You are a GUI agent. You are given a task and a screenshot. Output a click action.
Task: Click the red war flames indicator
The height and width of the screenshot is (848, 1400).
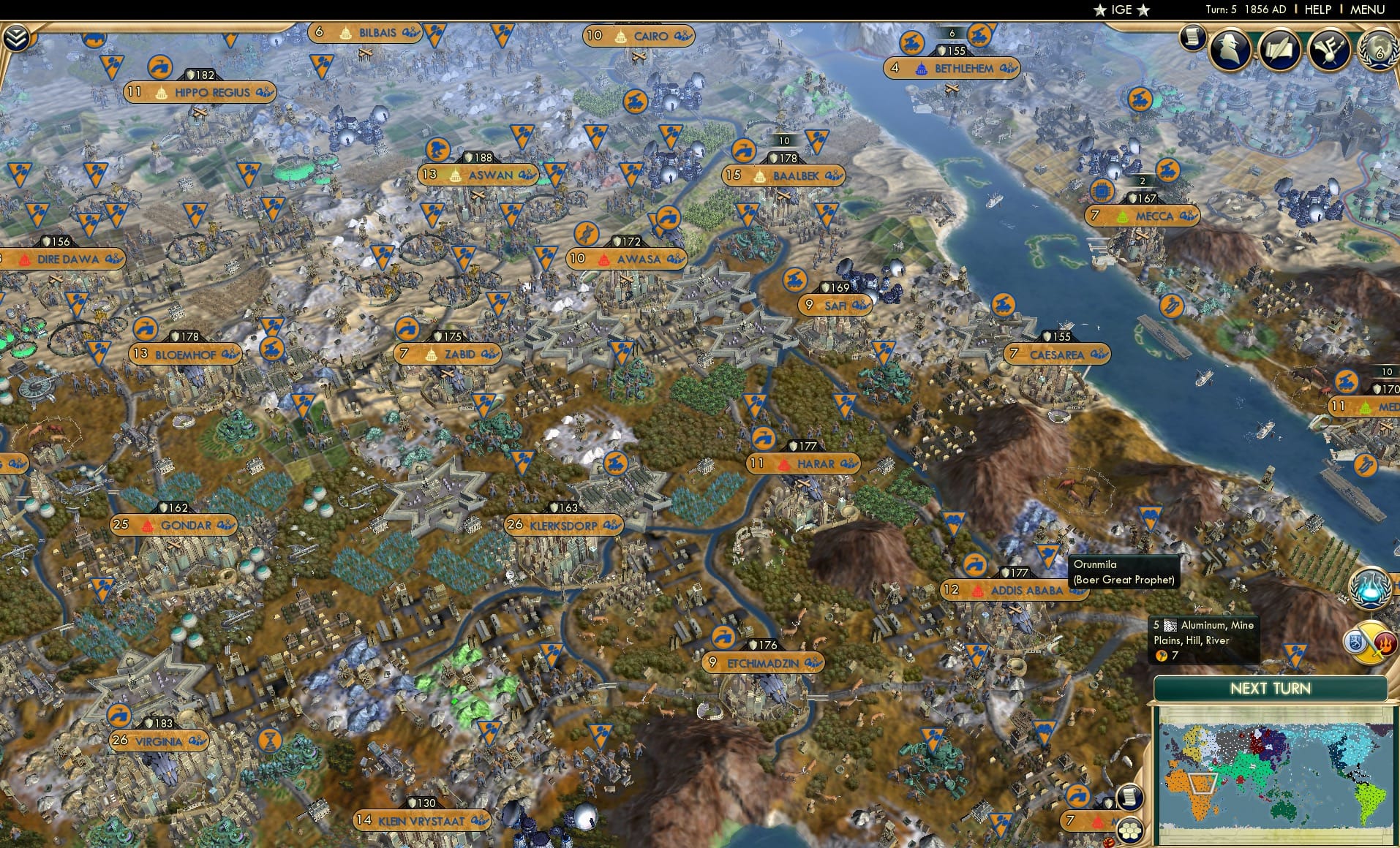tap(1385, 641)
